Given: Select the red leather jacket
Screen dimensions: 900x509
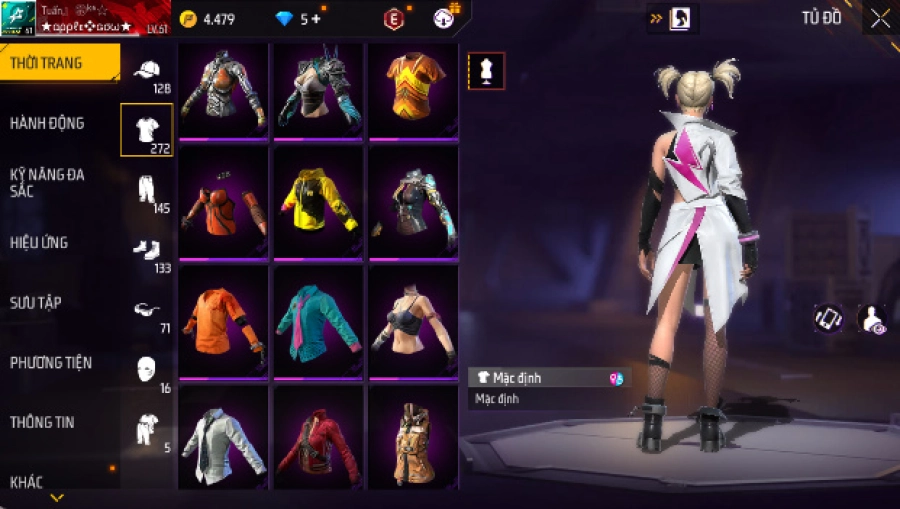Looking at the screenshot, I should [x=319, y=438].
